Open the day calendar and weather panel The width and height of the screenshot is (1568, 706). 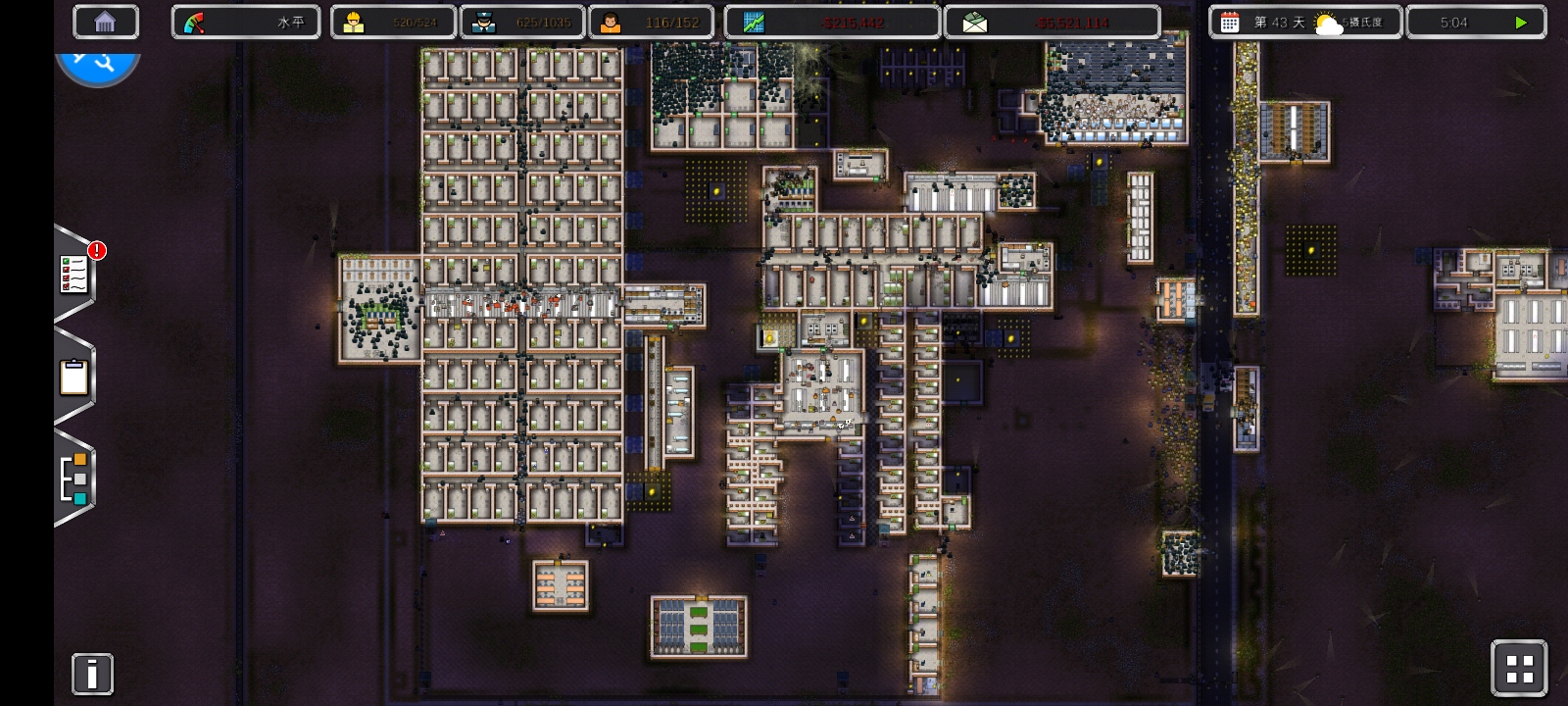coord(1304,22)
